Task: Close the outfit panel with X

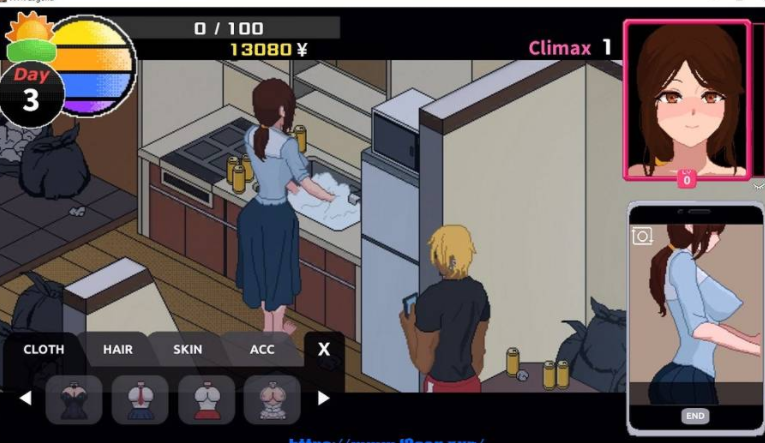Action: (324, 350)
